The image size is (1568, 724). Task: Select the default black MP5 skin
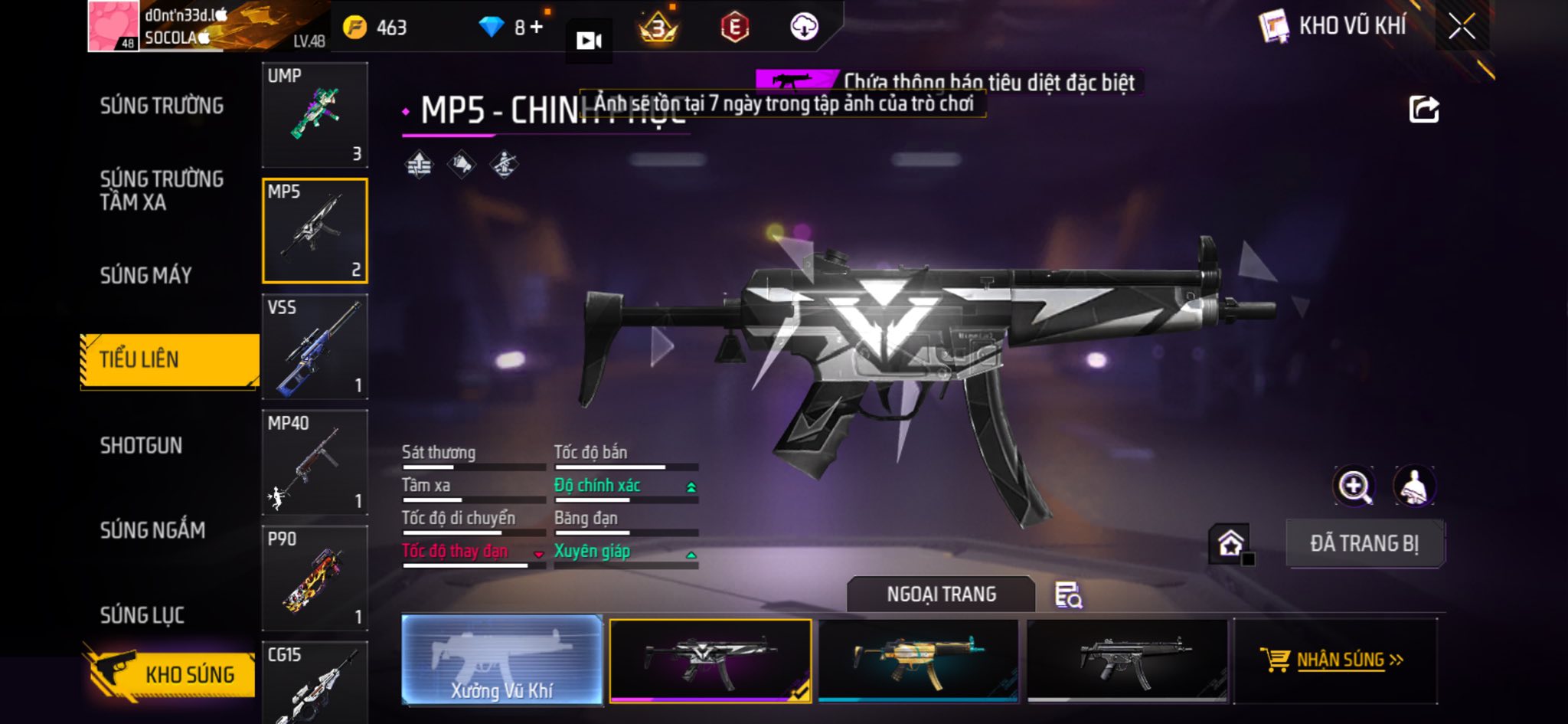click(x=1126, y=660)
